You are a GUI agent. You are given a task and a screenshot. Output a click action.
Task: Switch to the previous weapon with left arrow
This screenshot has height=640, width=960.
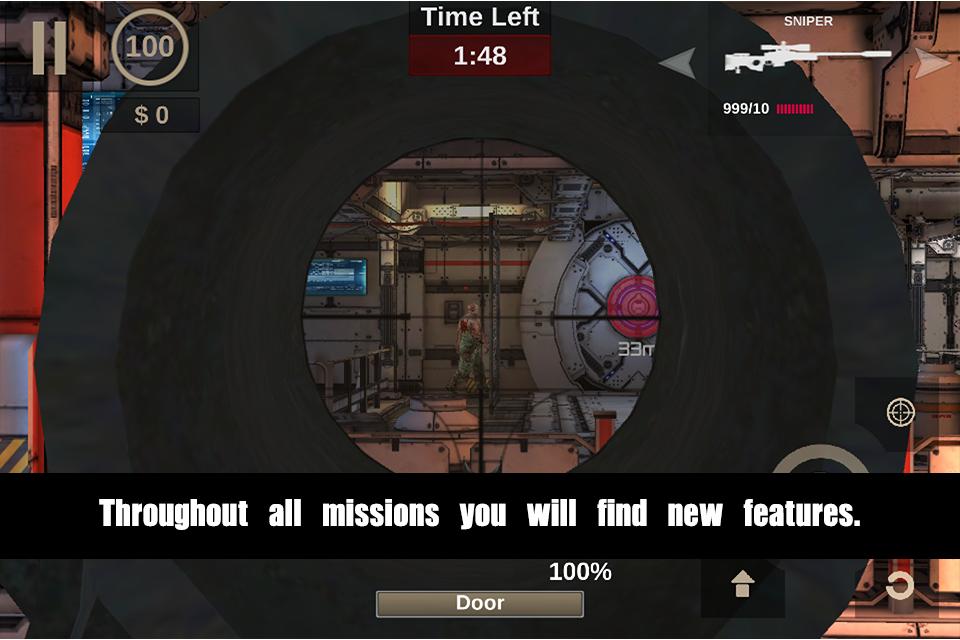(x=677, y=63)
